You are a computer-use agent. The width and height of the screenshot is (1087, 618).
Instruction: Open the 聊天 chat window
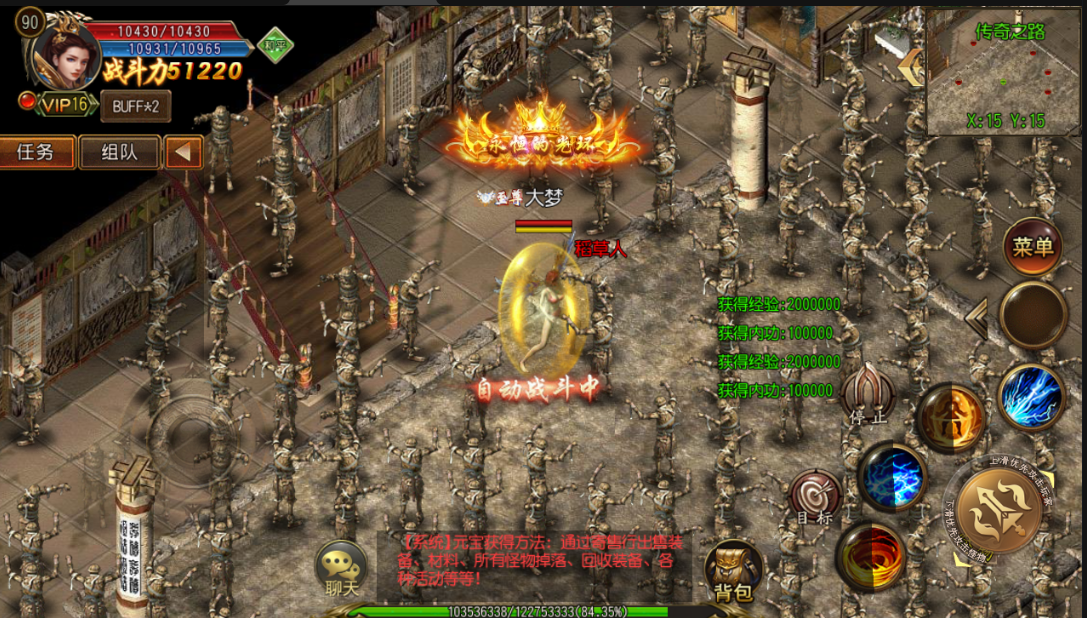pyautogui.click(x=342, y=570)
